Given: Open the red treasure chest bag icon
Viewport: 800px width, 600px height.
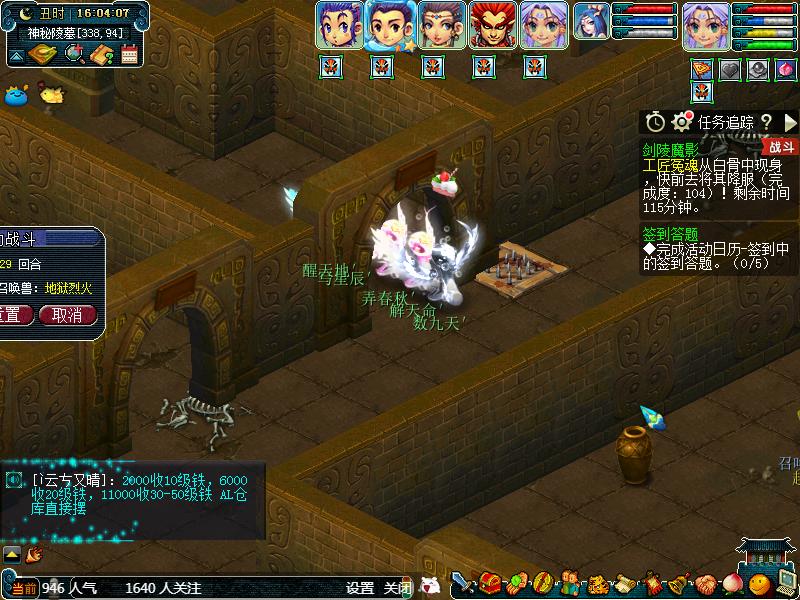Looking at the screenshot, I should (490, 583).
